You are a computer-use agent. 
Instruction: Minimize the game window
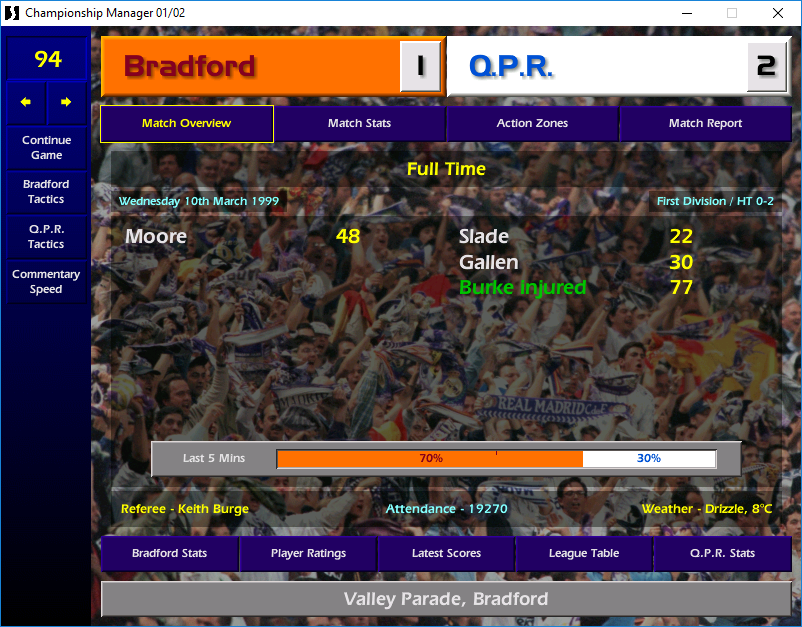click(x=686, y=13)
